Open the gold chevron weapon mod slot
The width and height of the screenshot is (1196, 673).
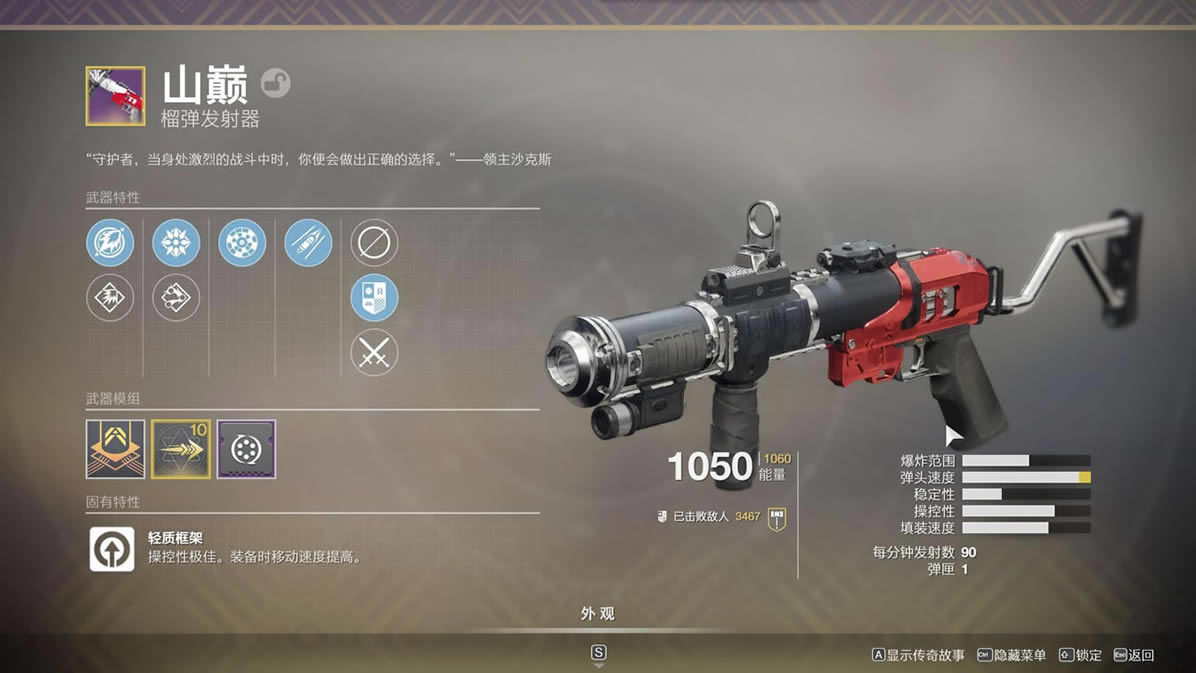tap(115, 449)
